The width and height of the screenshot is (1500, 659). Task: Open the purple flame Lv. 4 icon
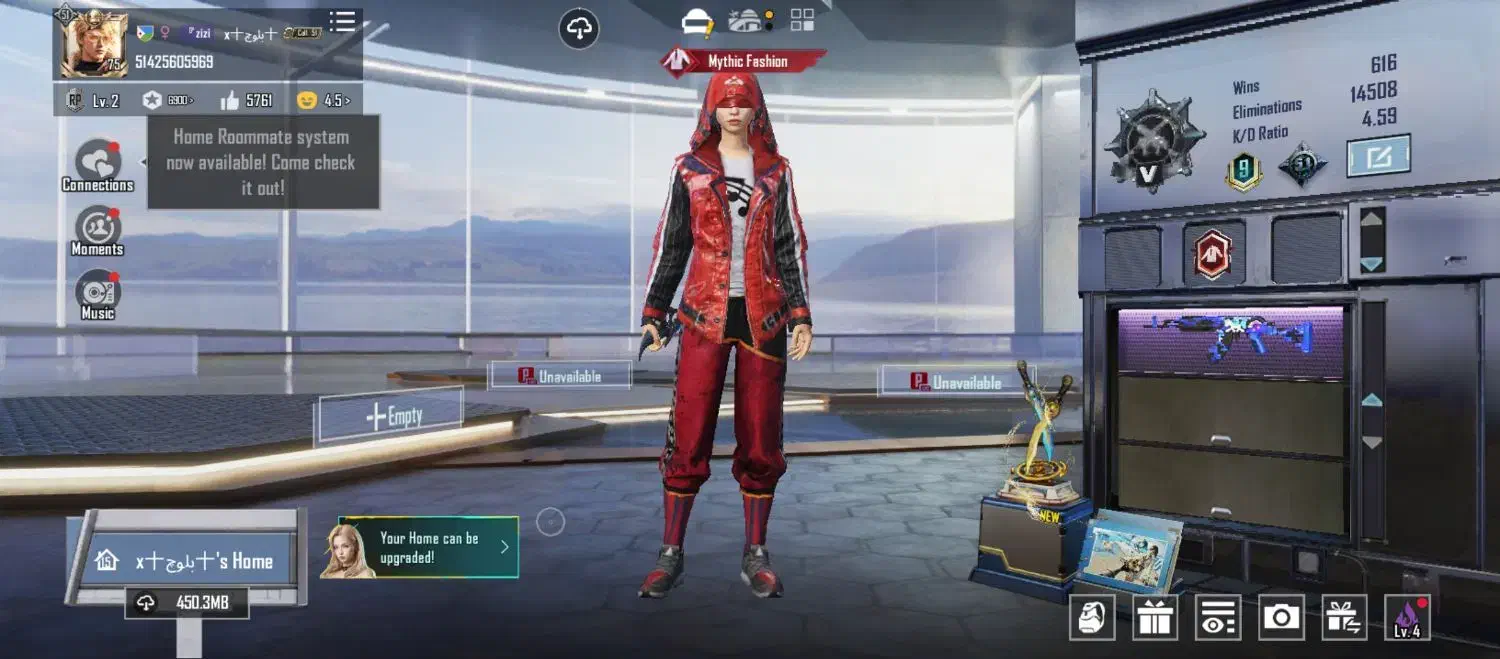[1406, 618]
